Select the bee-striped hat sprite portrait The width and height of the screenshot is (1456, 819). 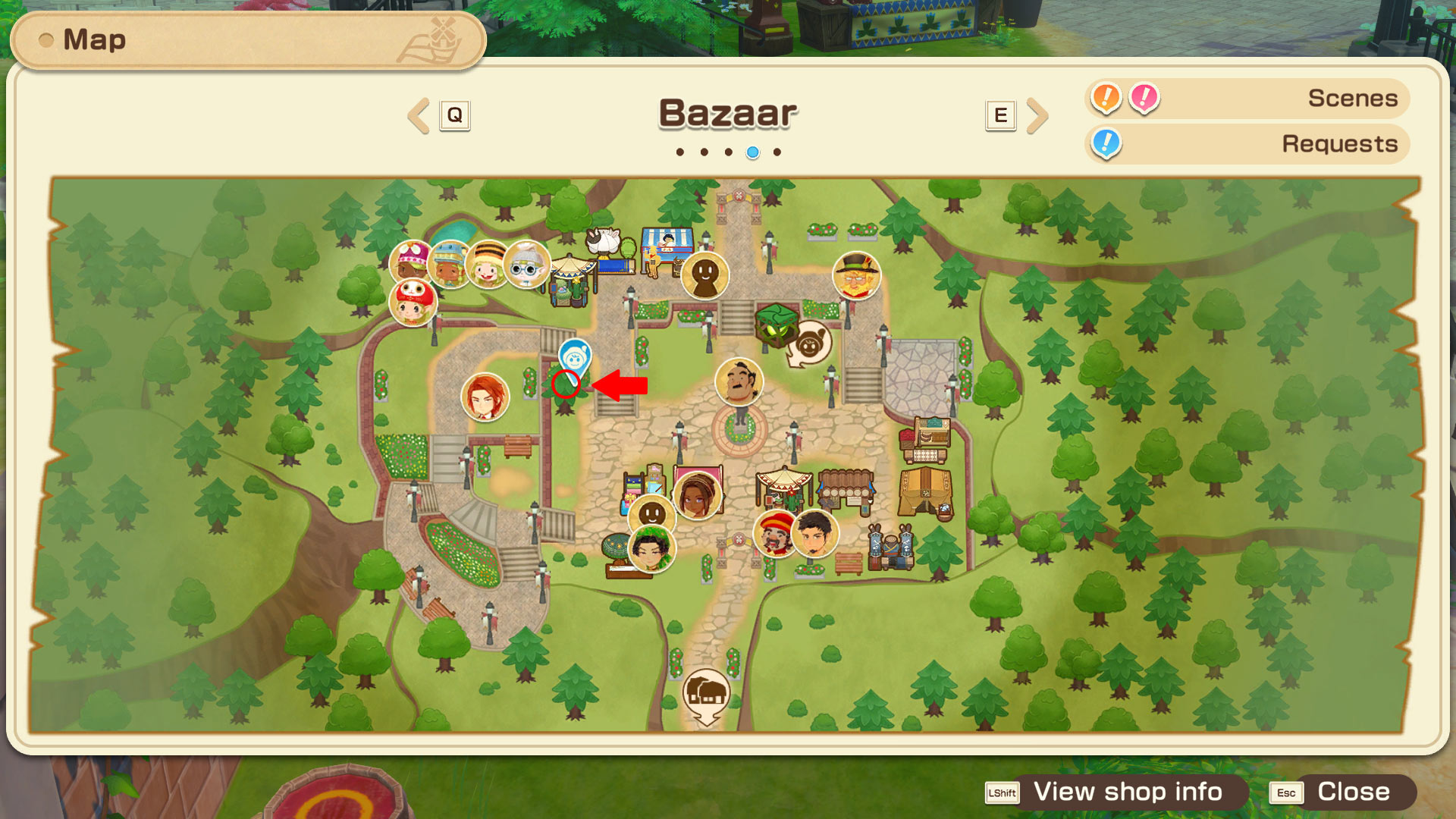click(488, 264)
